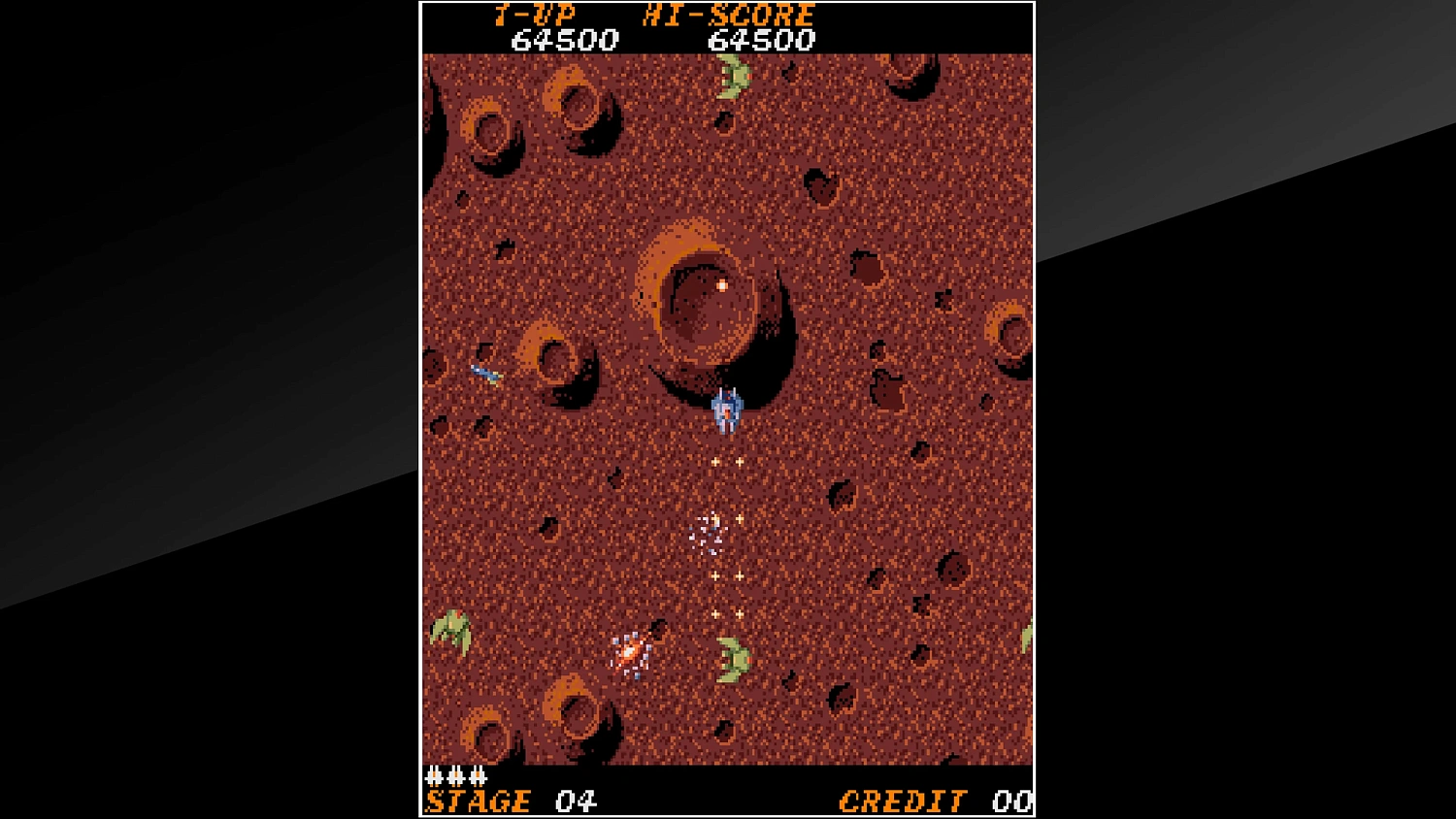
Task: Select the player's blue ship sprite
Action: click(x=728, y=409)
